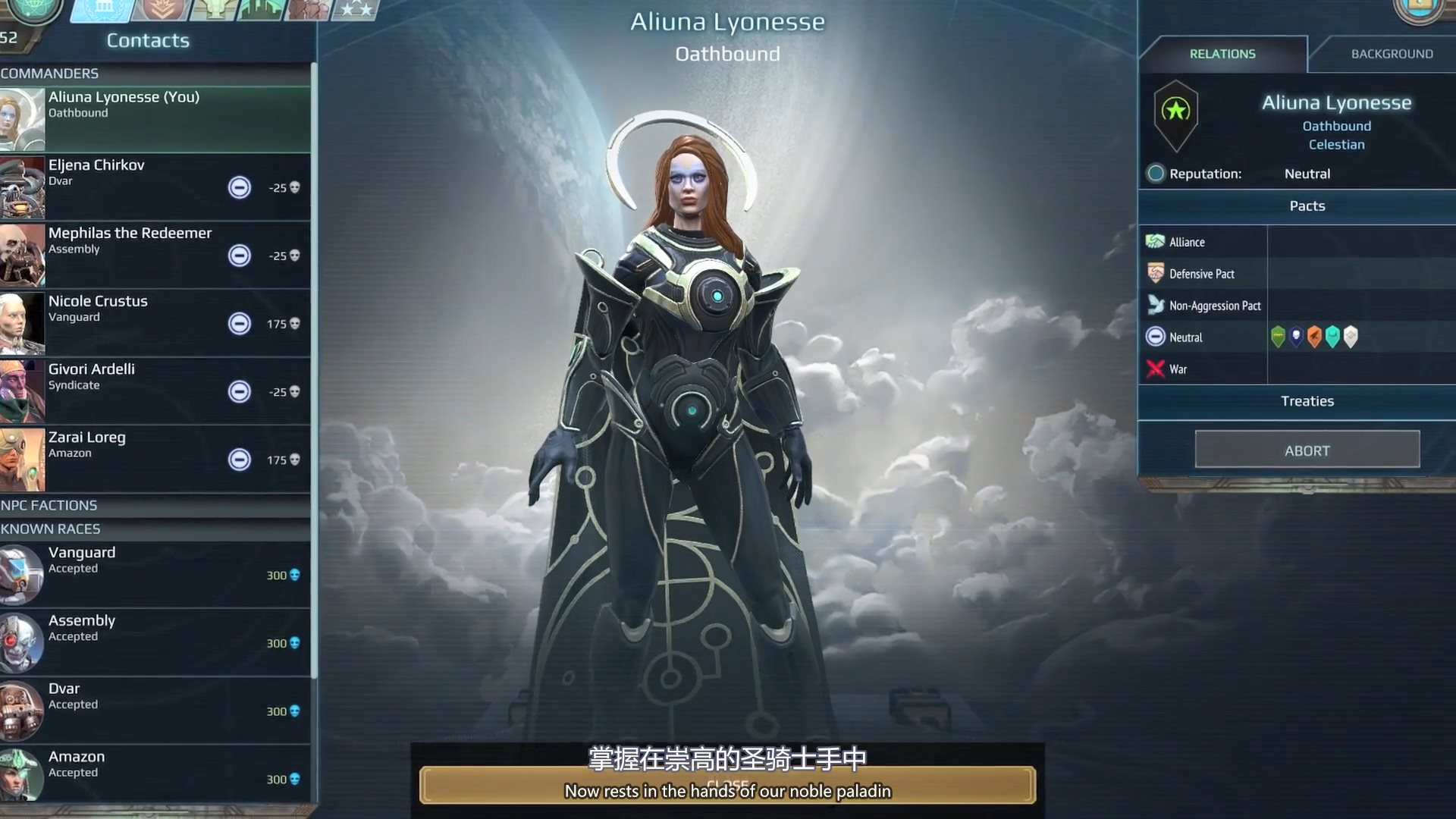Select Mephilas the Redeemer's portrait
Screen dimensions: 1456x819
(x=21, y=255)
